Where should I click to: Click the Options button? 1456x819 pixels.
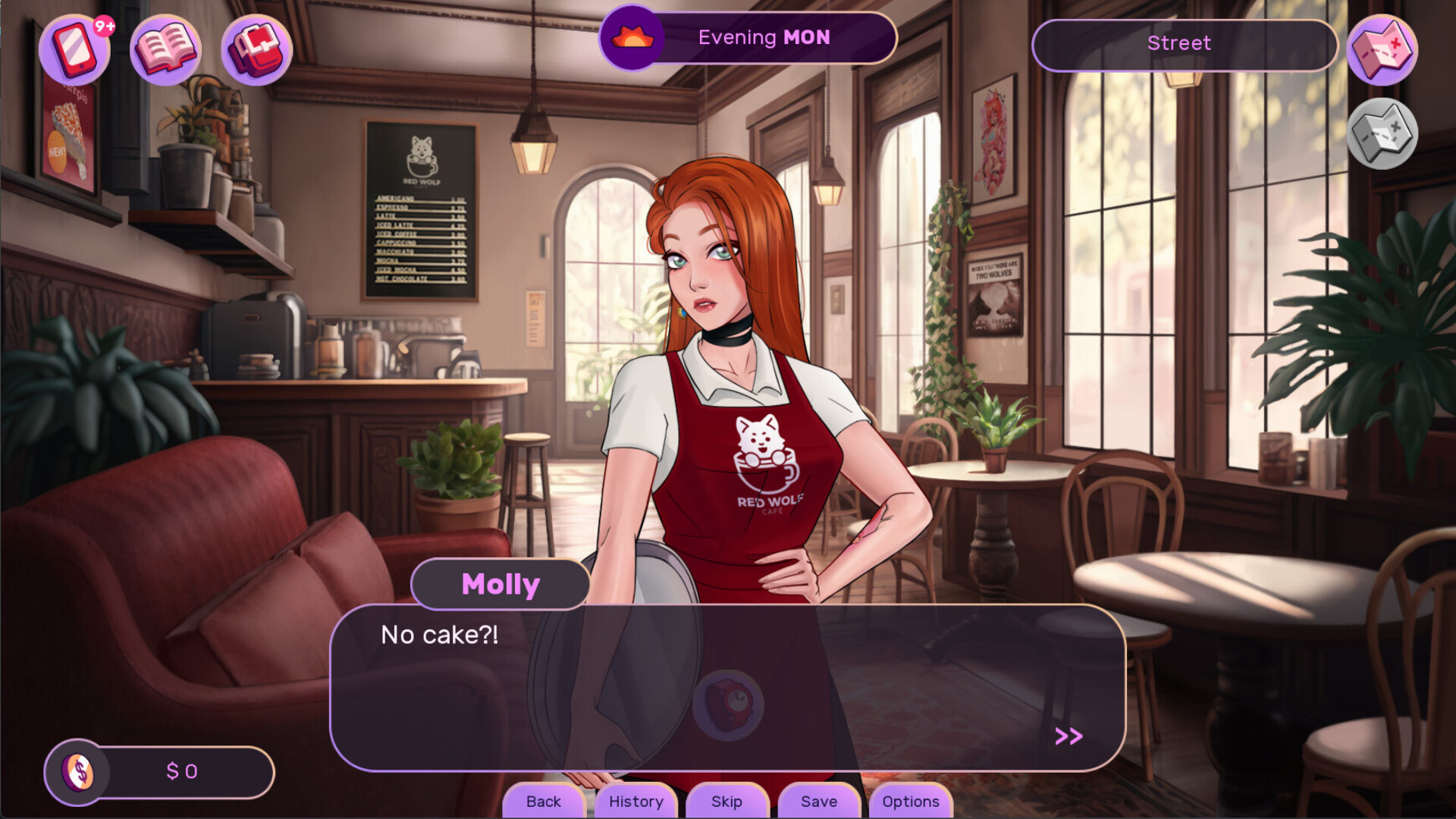tap(910, 802)
